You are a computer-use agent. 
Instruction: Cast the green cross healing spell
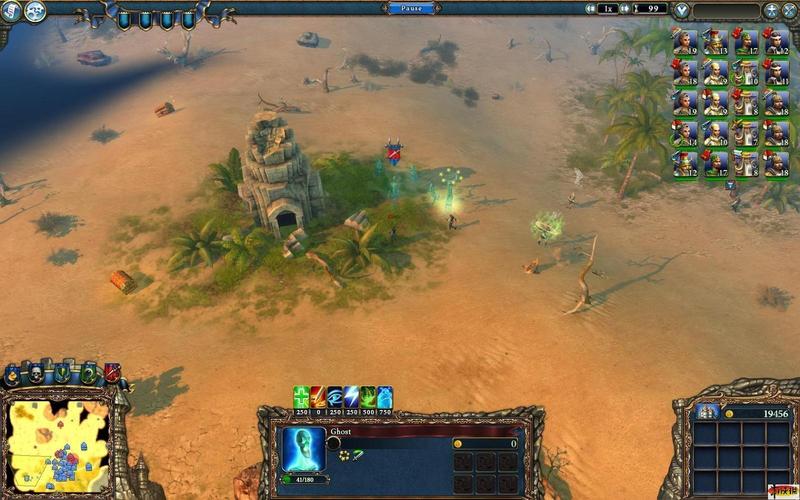301,397
